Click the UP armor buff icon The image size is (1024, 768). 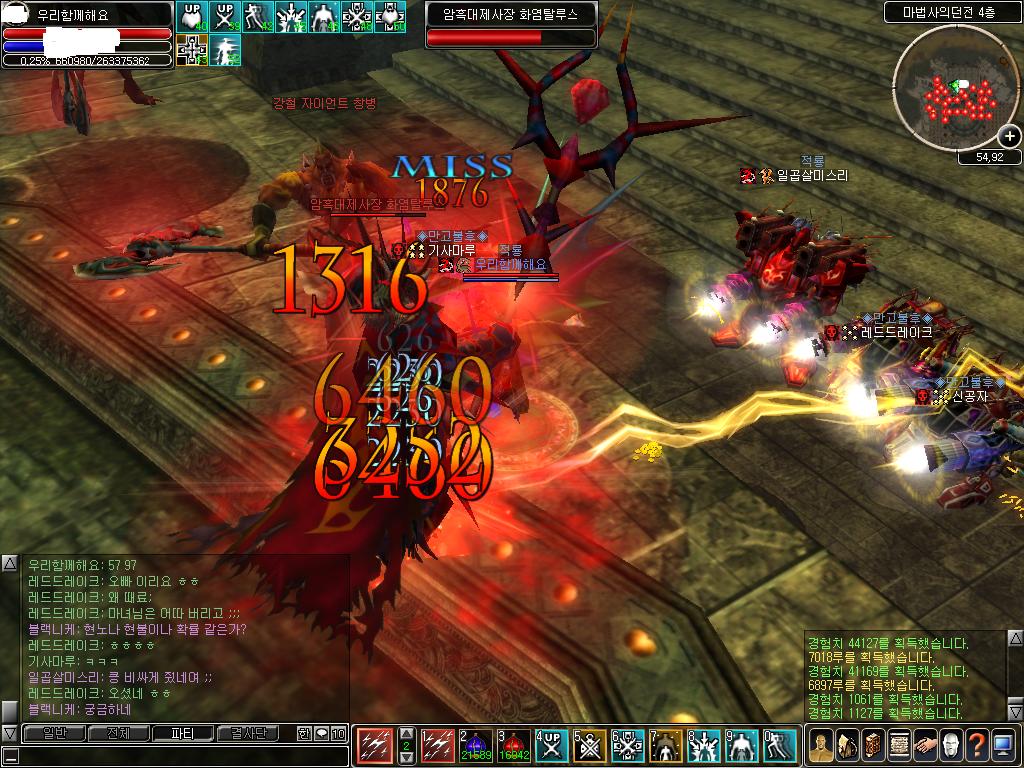[x=191, y=17]
